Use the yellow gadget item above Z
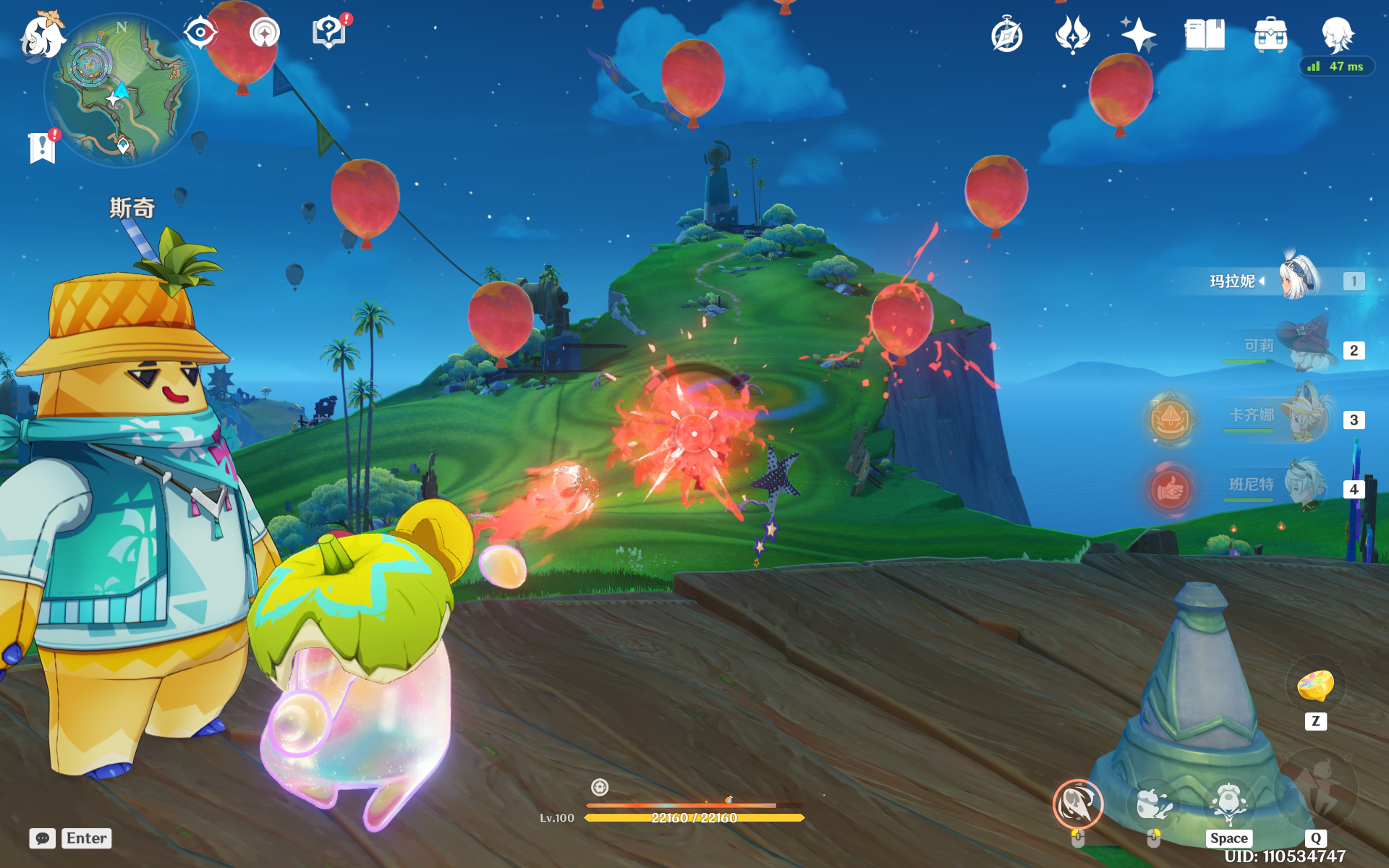 coord(1315,685)
